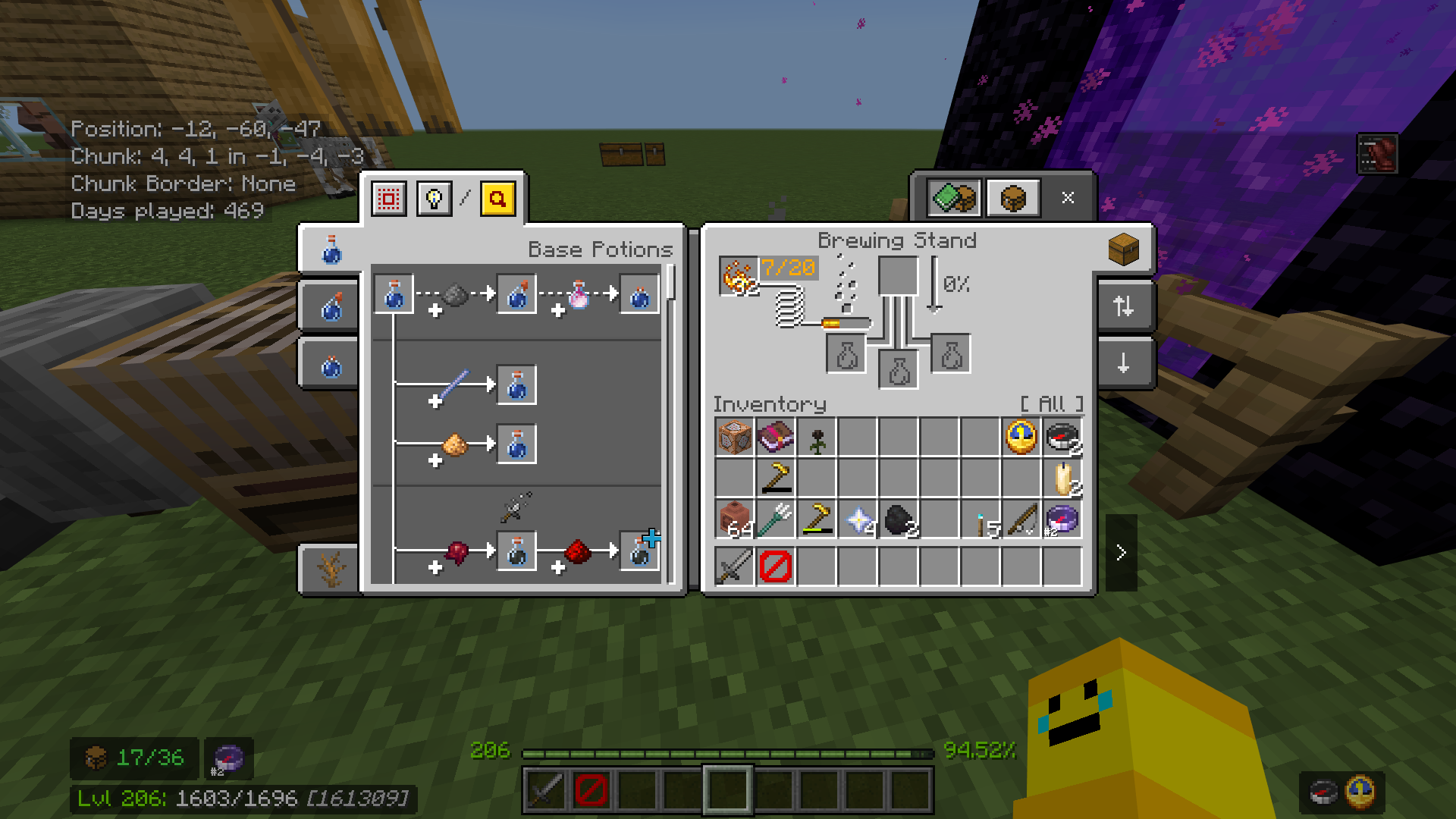This screenshot has width=1456, height=819.
Task: Click the red dotted recipe-tree icon
Action: [388, 199]
